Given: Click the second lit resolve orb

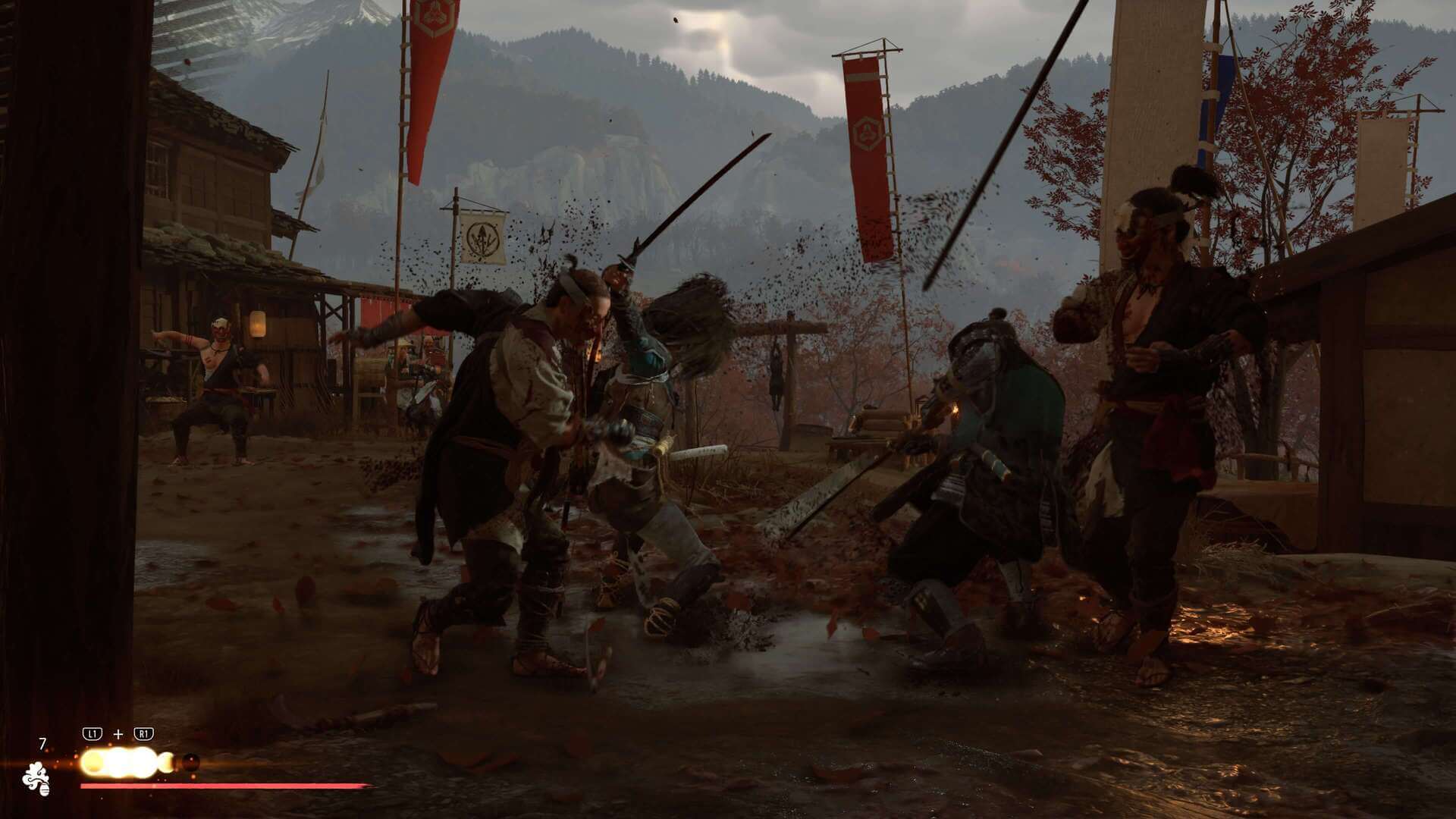Looking at the screenshot, I should 118,761.
